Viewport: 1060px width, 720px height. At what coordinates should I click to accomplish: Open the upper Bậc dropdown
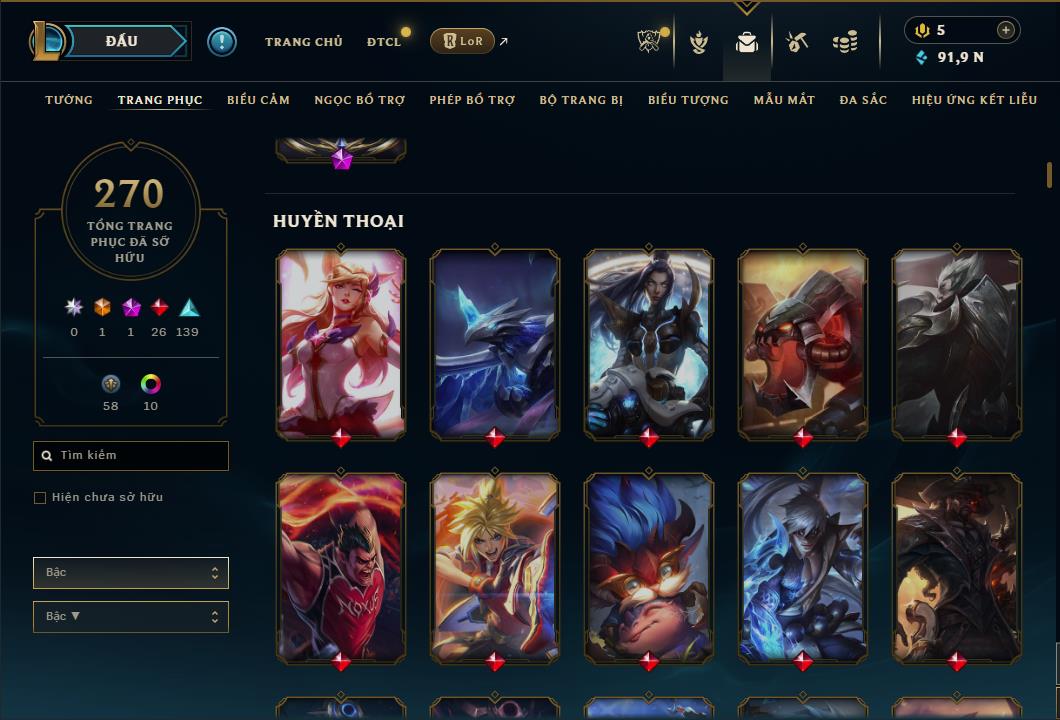pos(131,573)
